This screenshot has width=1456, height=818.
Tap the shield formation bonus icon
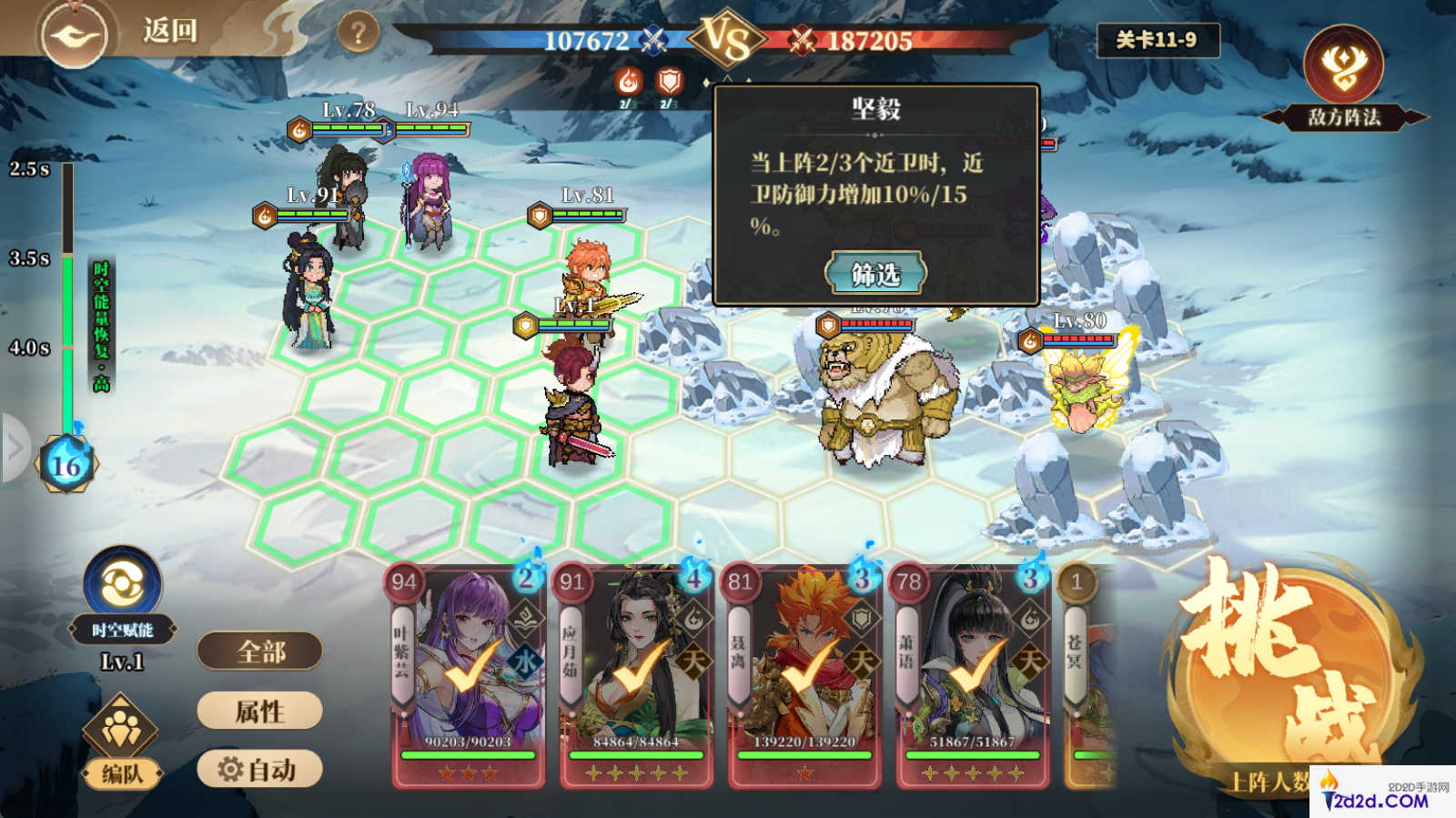click(670, 83)
